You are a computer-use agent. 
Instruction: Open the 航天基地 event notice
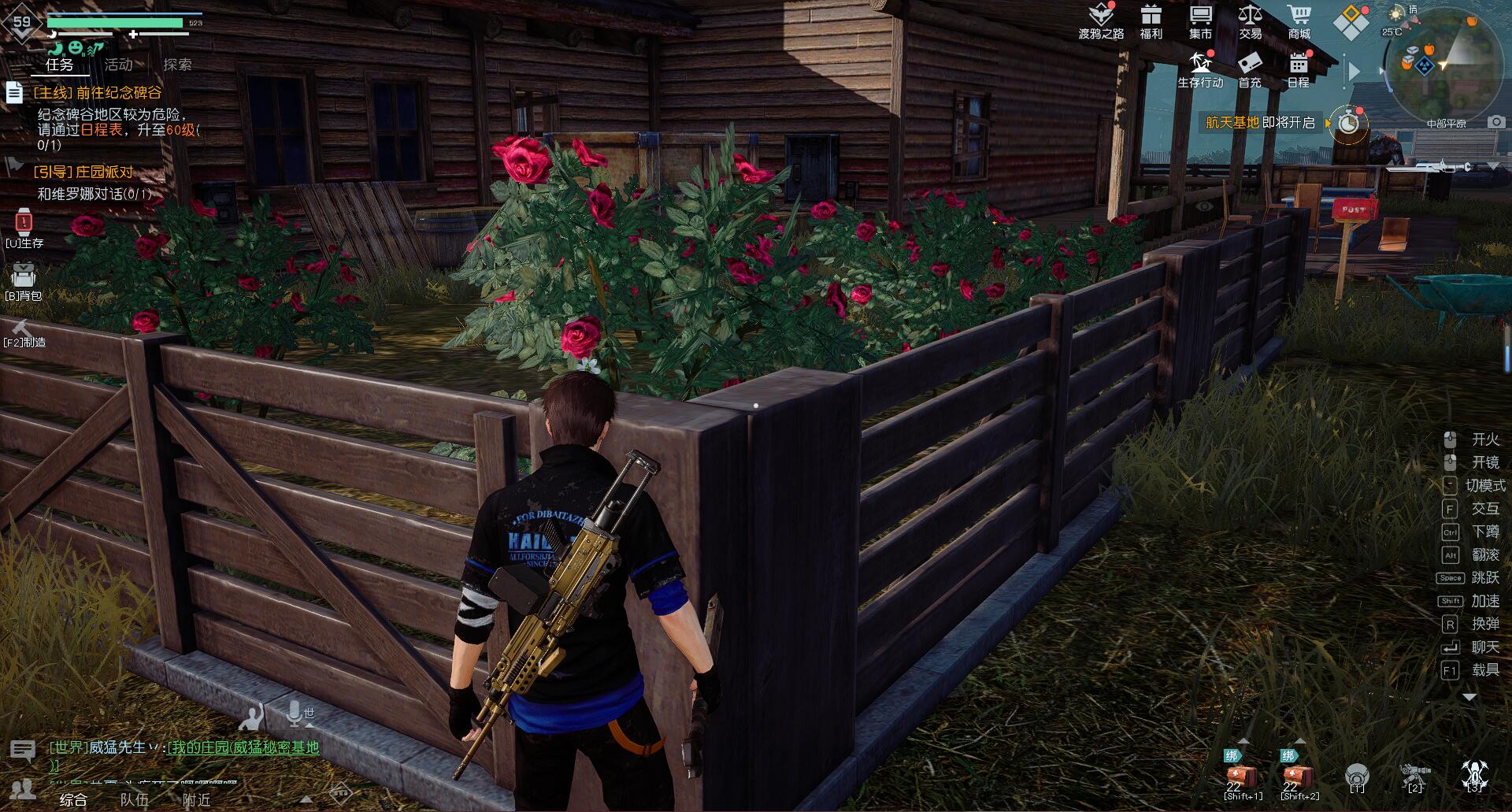(x=1260, y=123)
